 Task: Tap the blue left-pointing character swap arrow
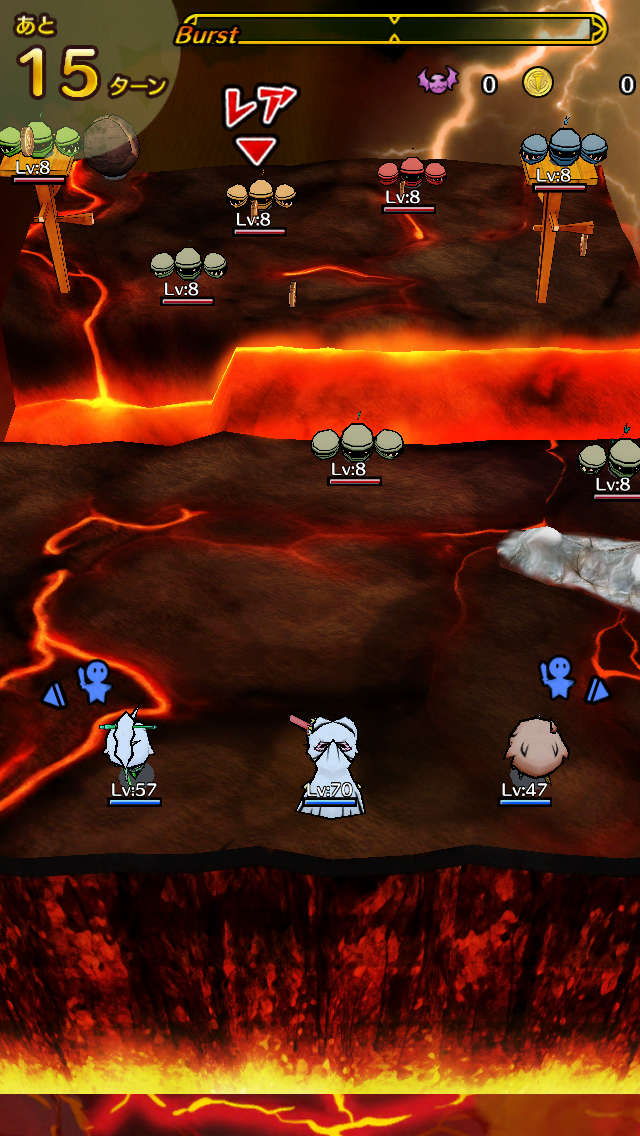[x=52, y=692]
